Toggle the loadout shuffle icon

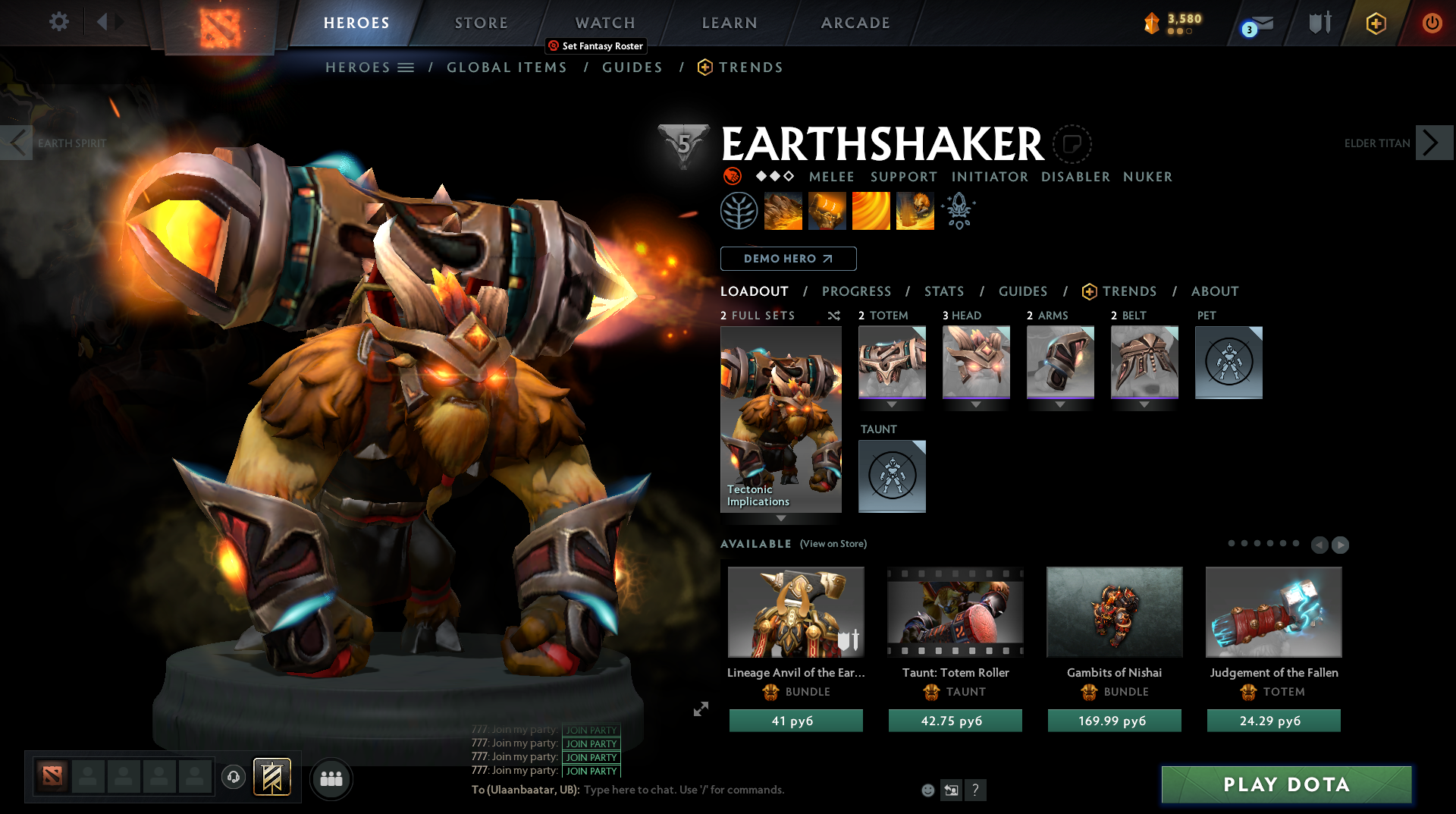click(x=833, y=316)
